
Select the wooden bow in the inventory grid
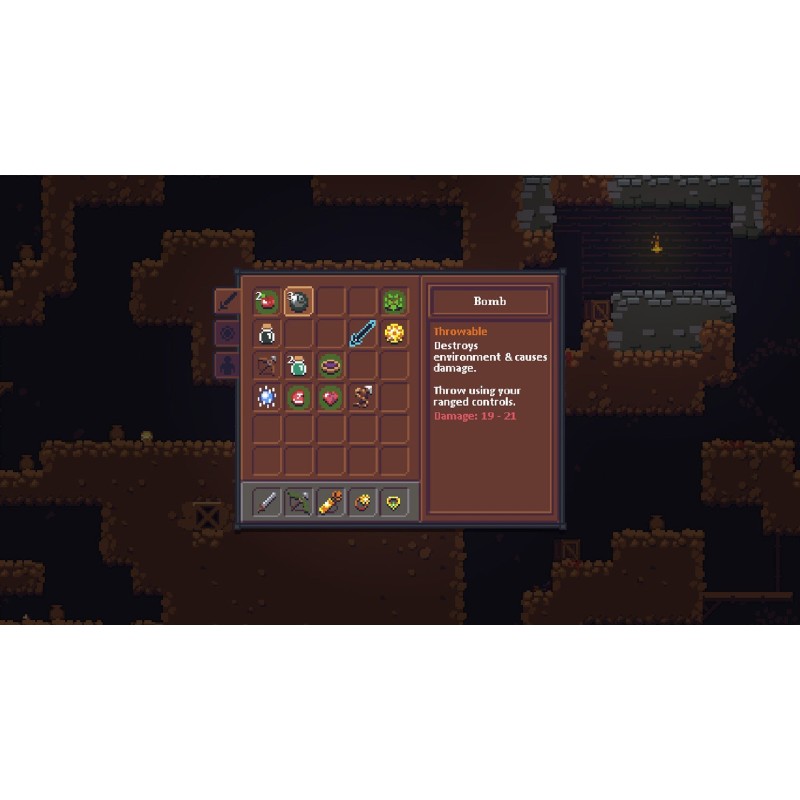click(x=266, y=365)
